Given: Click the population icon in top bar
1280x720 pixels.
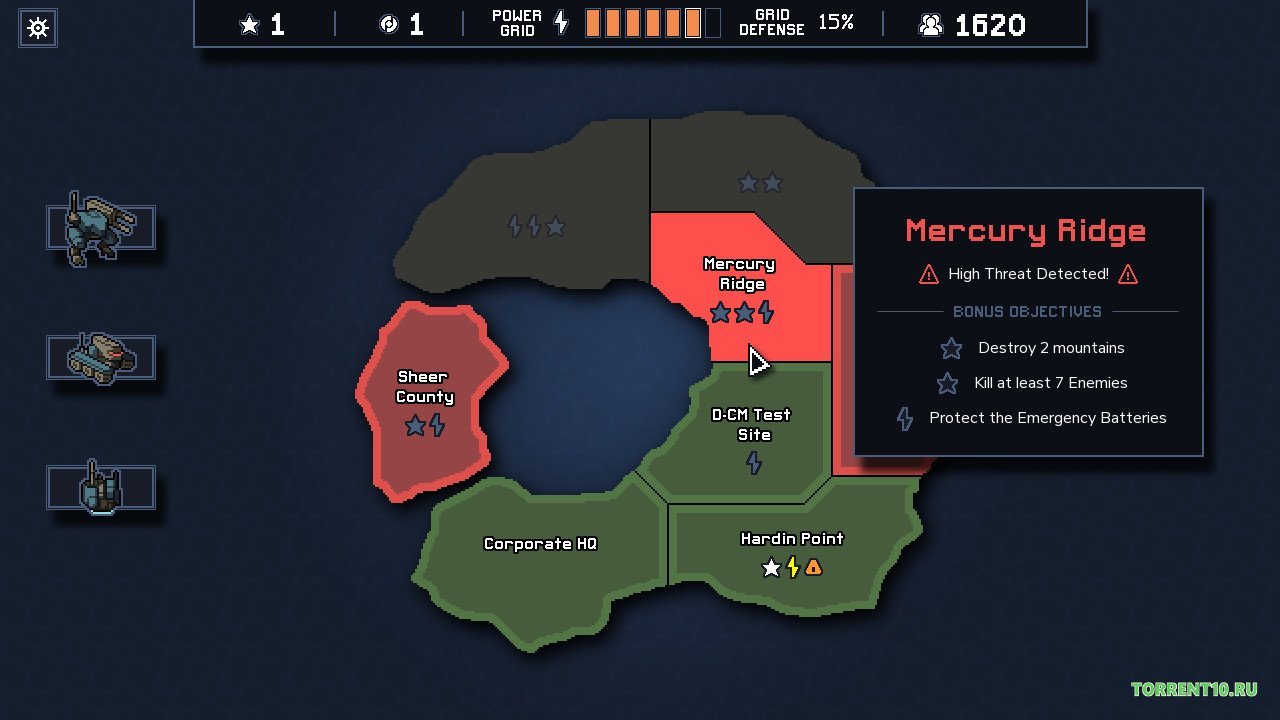Looking at the screenshot, I should pyautogui.click(x=932, y=24).
